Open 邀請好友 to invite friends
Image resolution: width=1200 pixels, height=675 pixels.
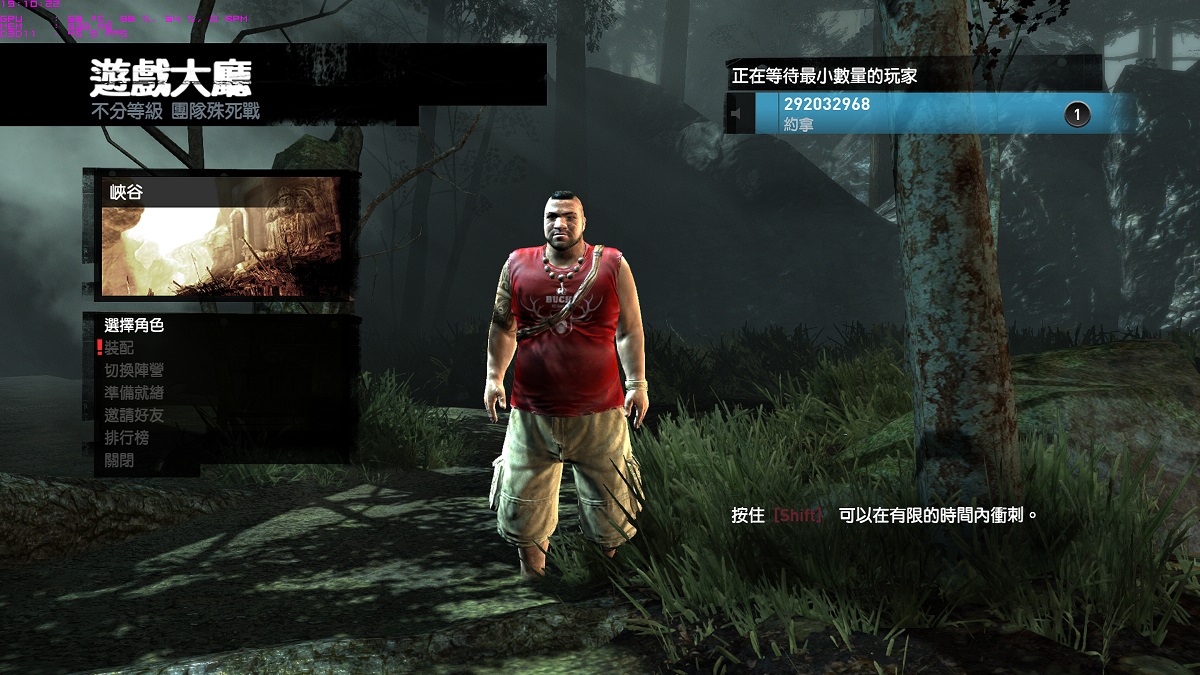tap(134, 415)
